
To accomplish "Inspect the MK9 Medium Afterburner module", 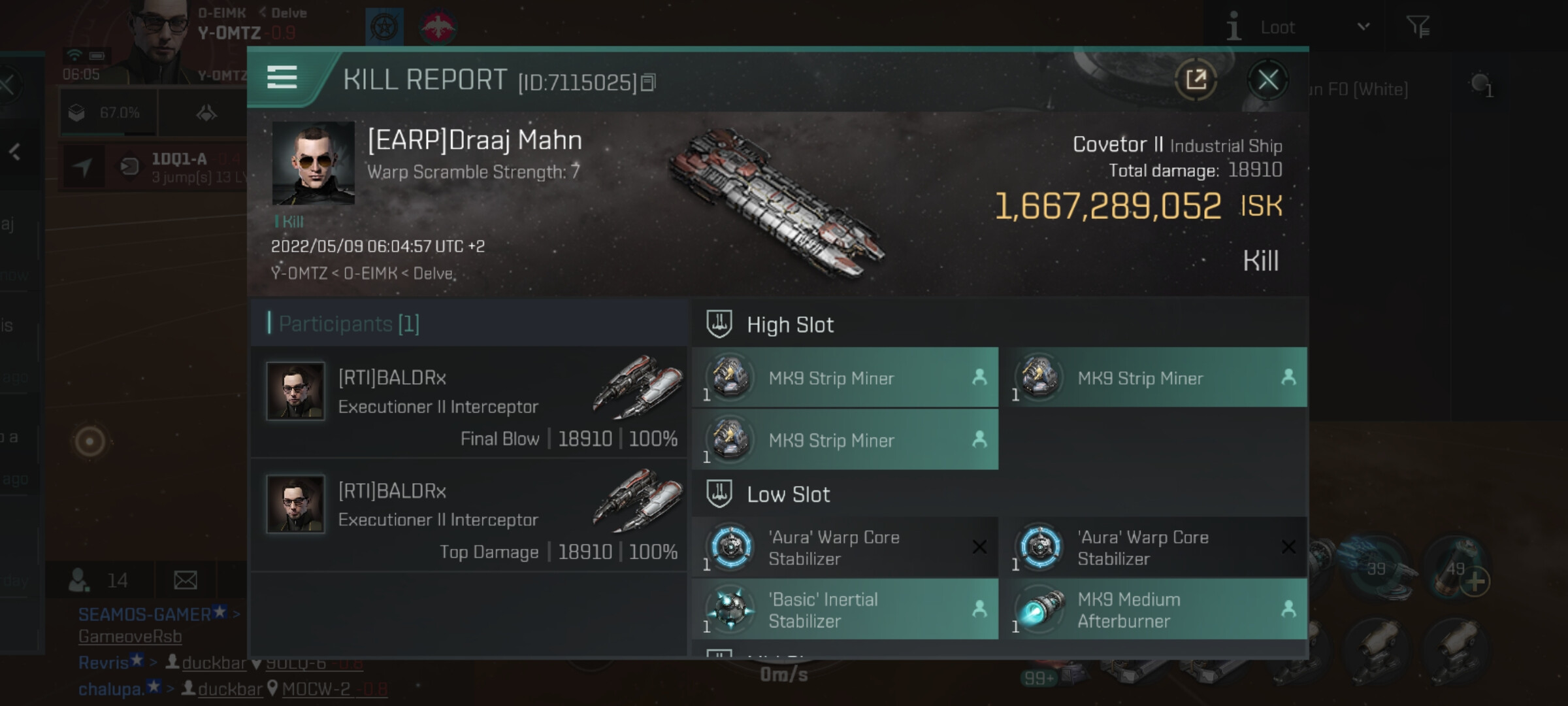I will (1154, 609).
